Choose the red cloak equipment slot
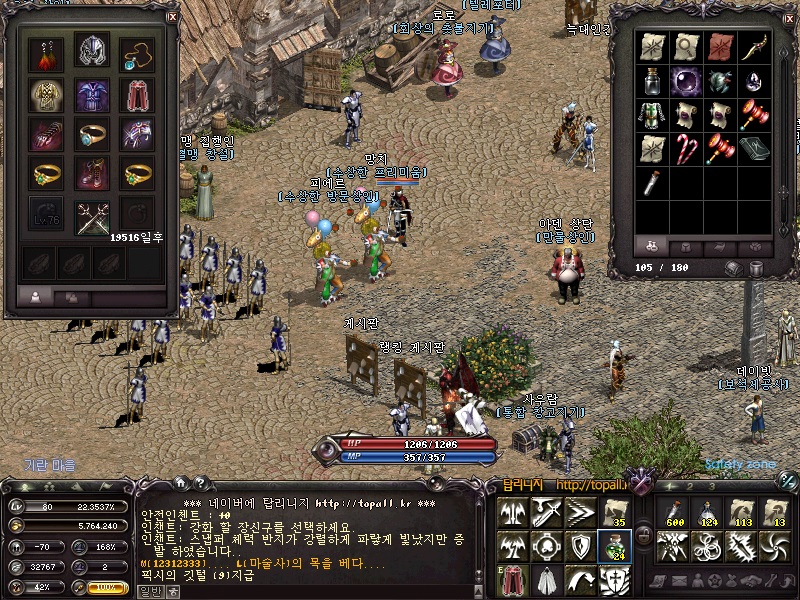This screenshot has height=600, width=800. click(138, 95)
